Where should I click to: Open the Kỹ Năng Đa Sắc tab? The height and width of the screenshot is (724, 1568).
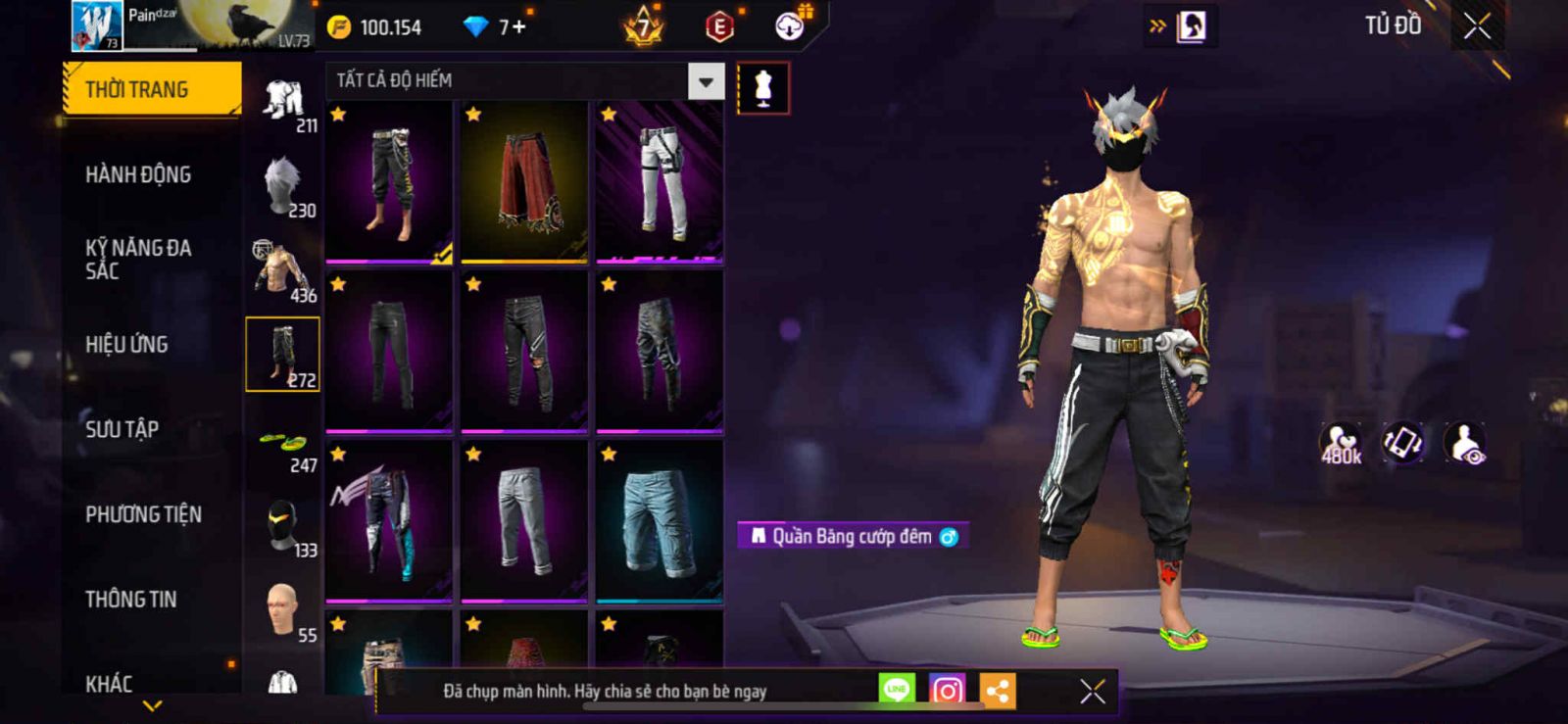[x=138, y=260]
